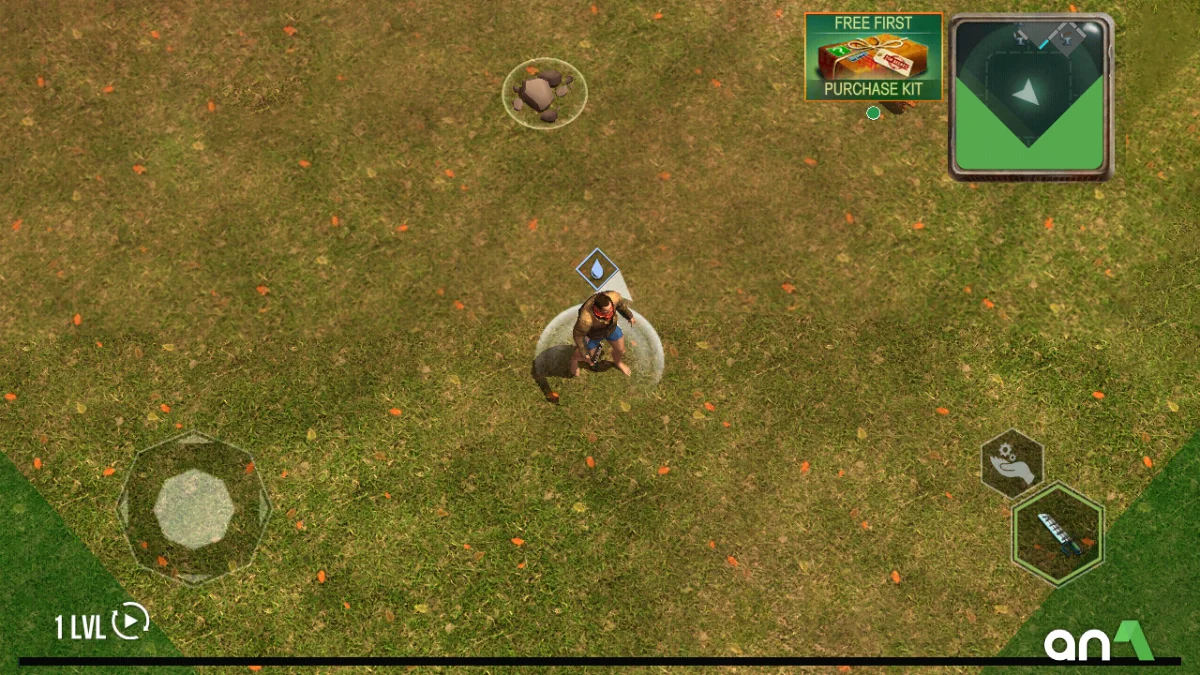Open the green minimap
Image resolution: width=1200 pixels, height=675 pixels.
1030,97
